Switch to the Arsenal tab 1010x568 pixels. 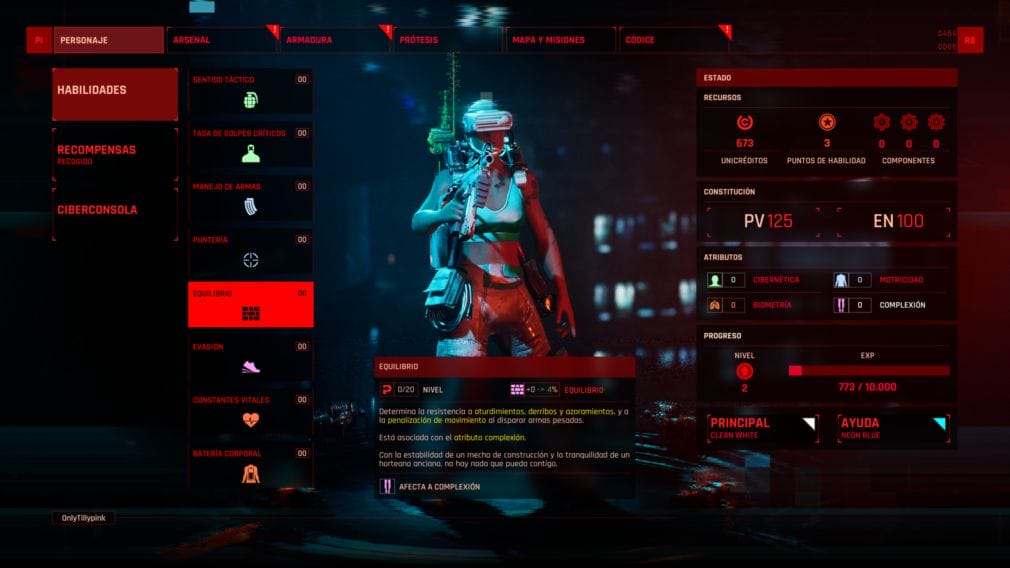click(x=221, y=40)
